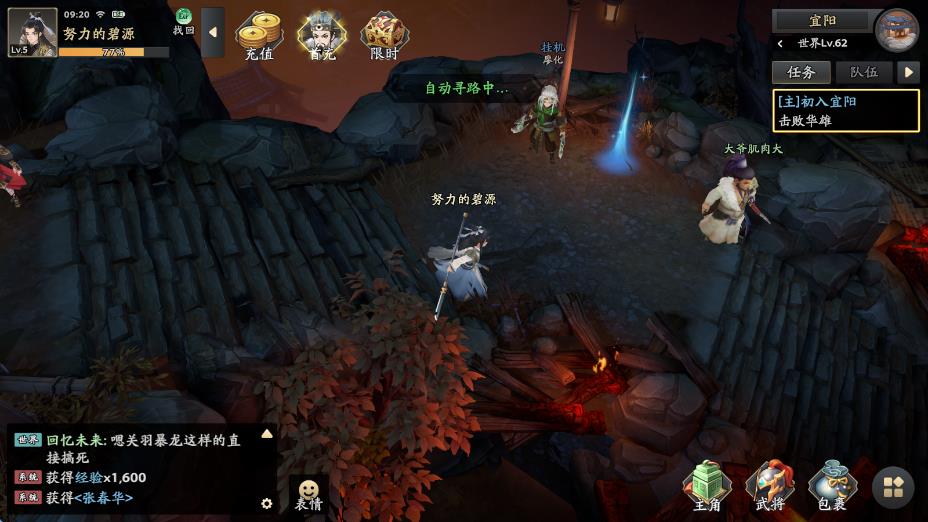This screenshot has height=522, width=928.
Task: Open the 主角 main character menu
Action: (x=707, y=487)
